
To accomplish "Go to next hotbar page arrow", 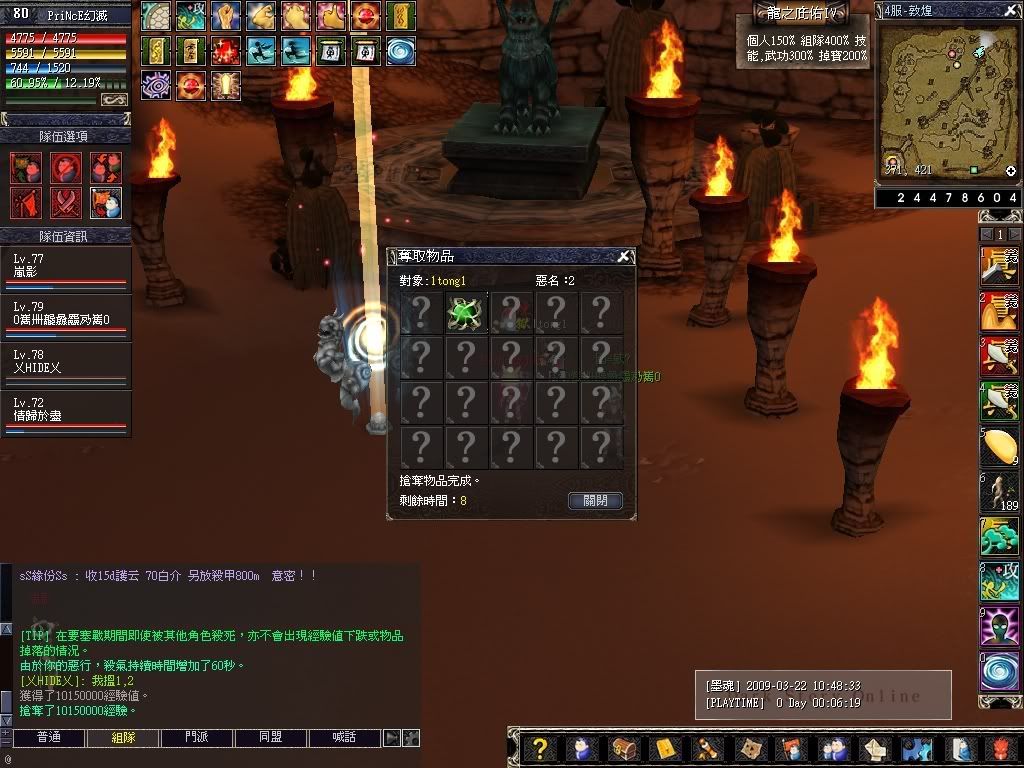I will pyautogui.click(x=1015, y=234).
